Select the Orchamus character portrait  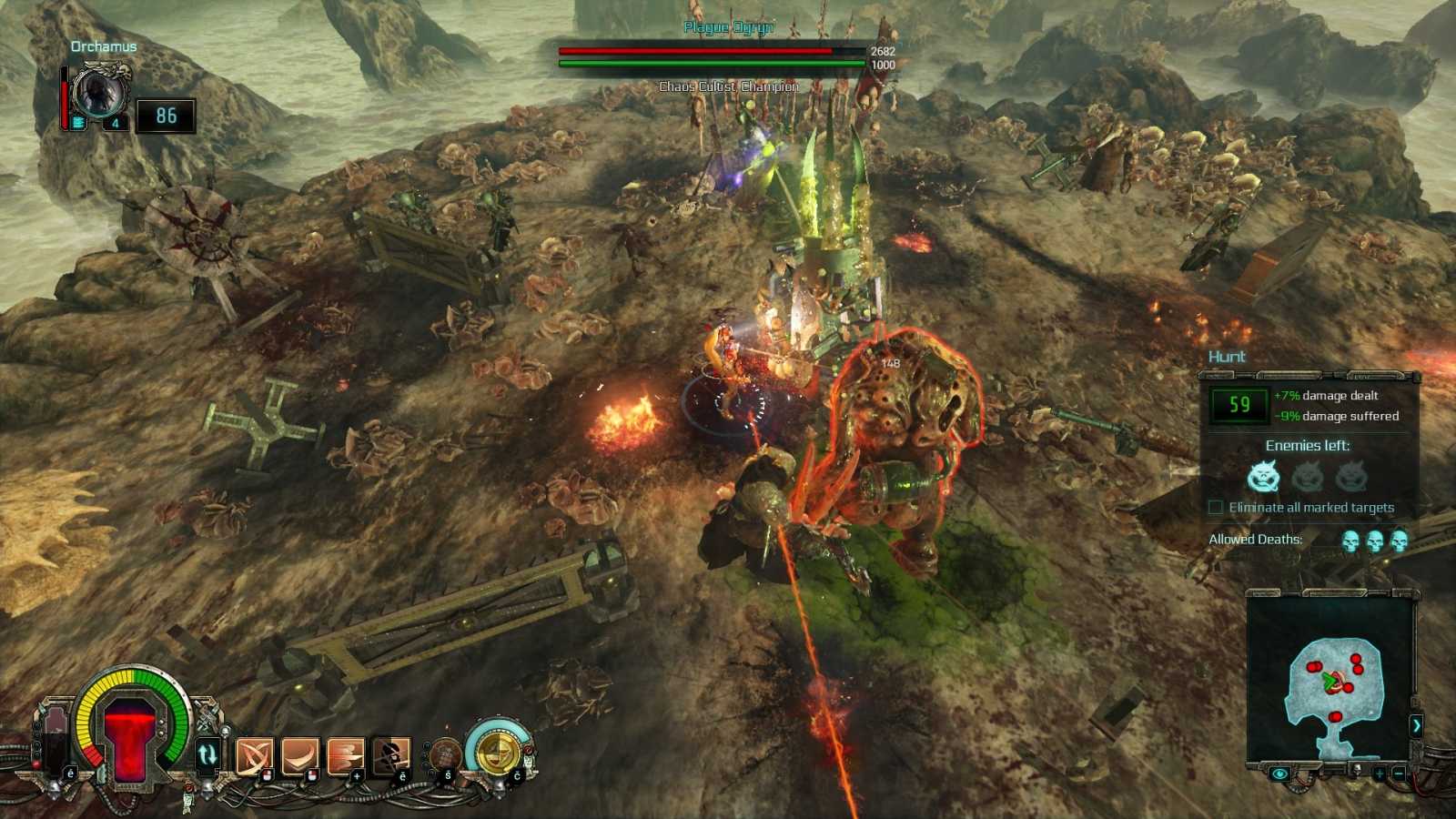(98, 93)
